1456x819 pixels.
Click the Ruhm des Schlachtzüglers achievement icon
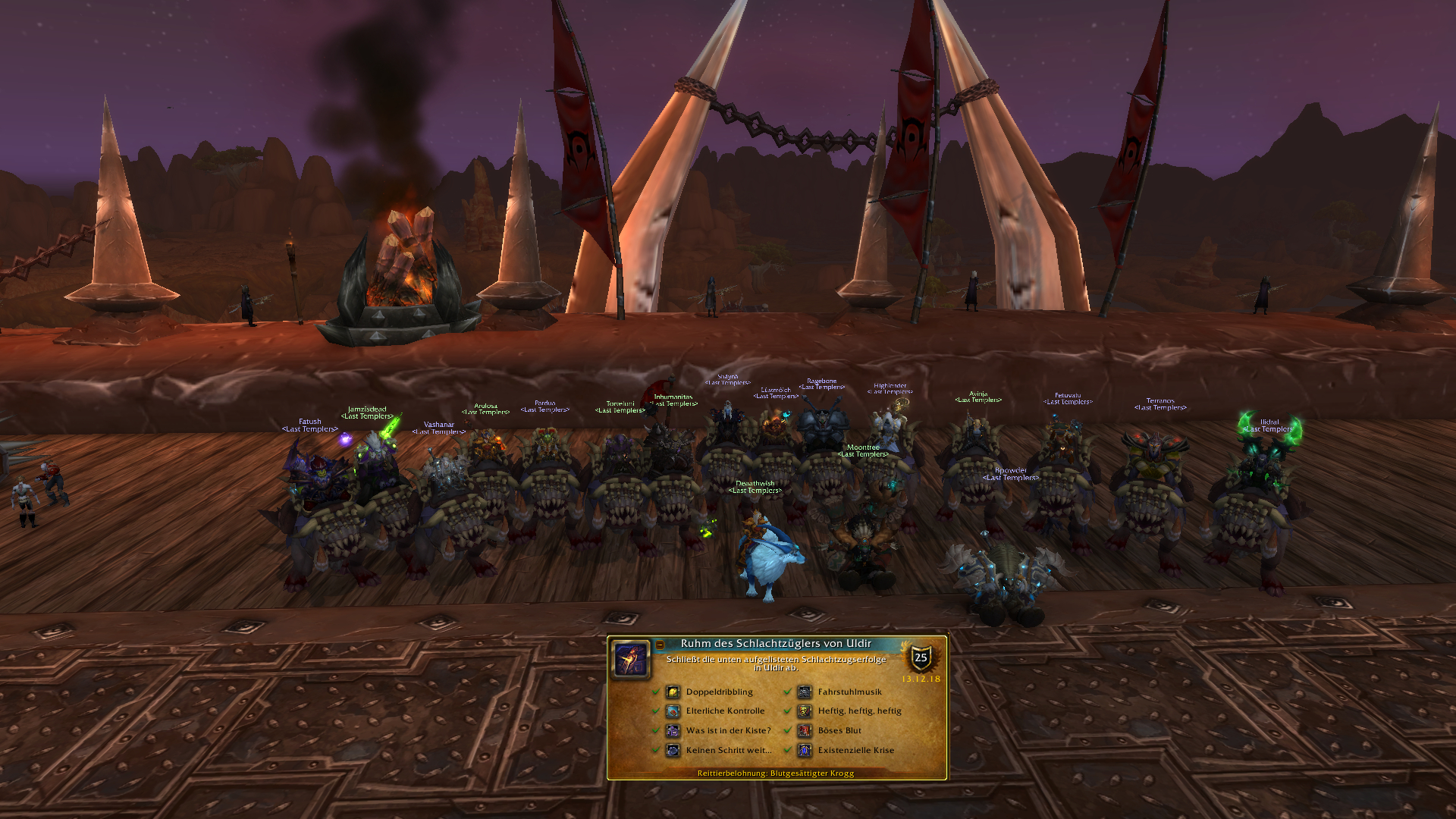coord(631,659)
